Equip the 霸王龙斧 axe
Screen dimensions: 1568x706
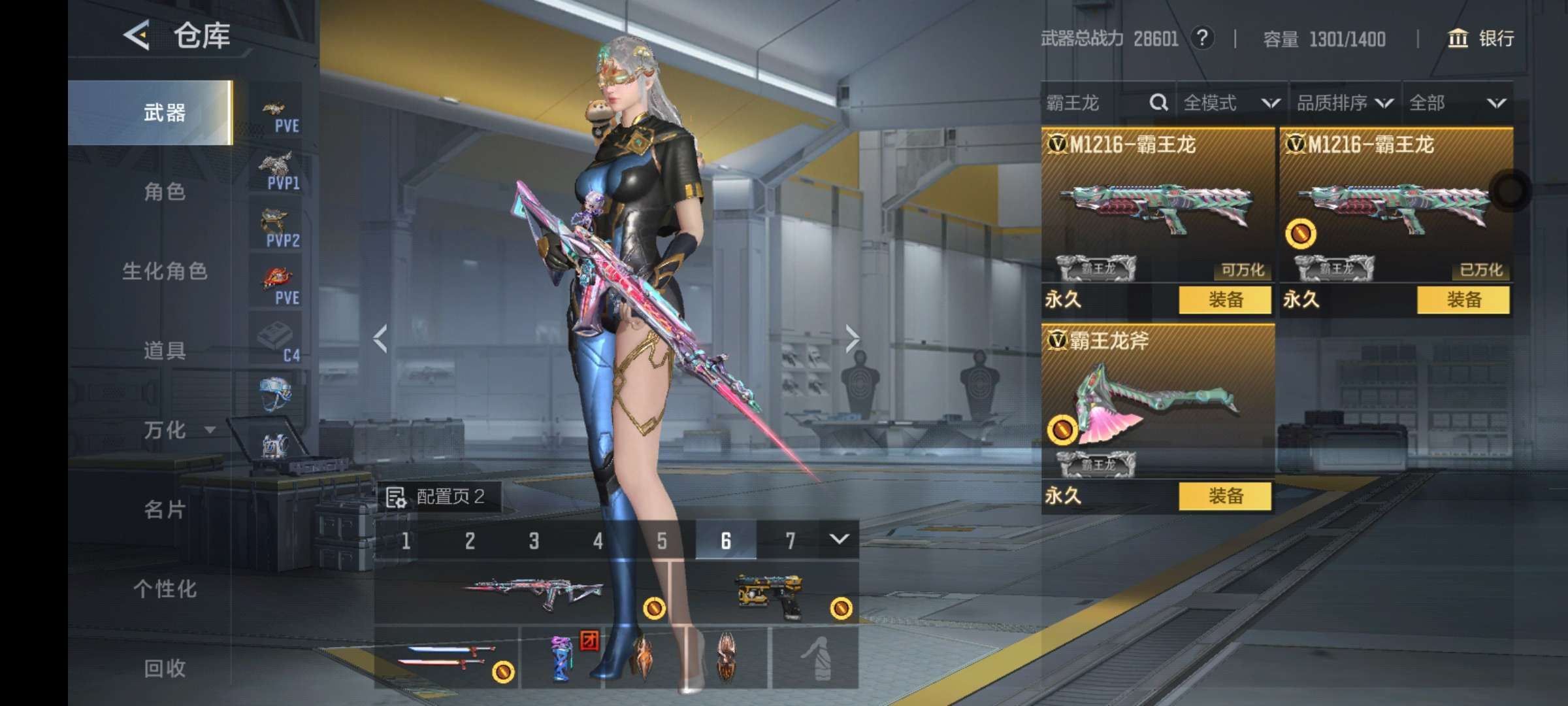click(1225, 496)
